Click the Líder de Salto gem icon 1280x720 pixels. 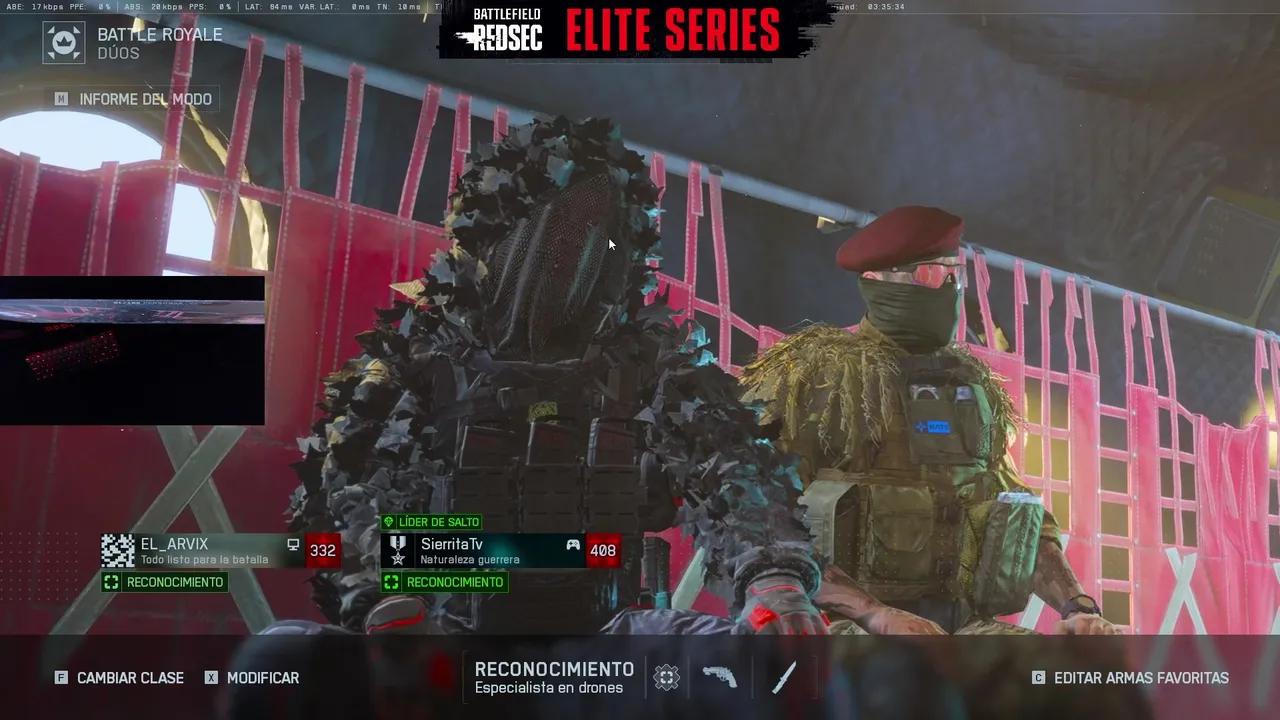390,522
